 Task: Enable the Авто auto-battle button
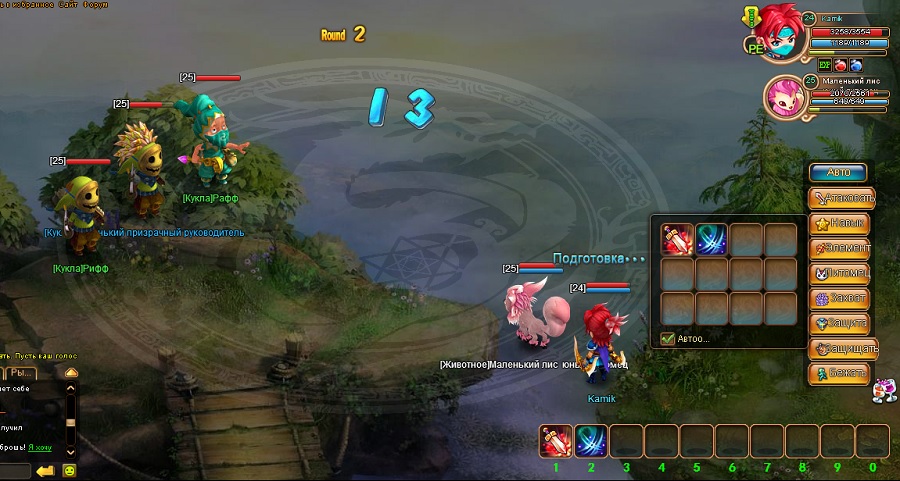pos(838,173)
